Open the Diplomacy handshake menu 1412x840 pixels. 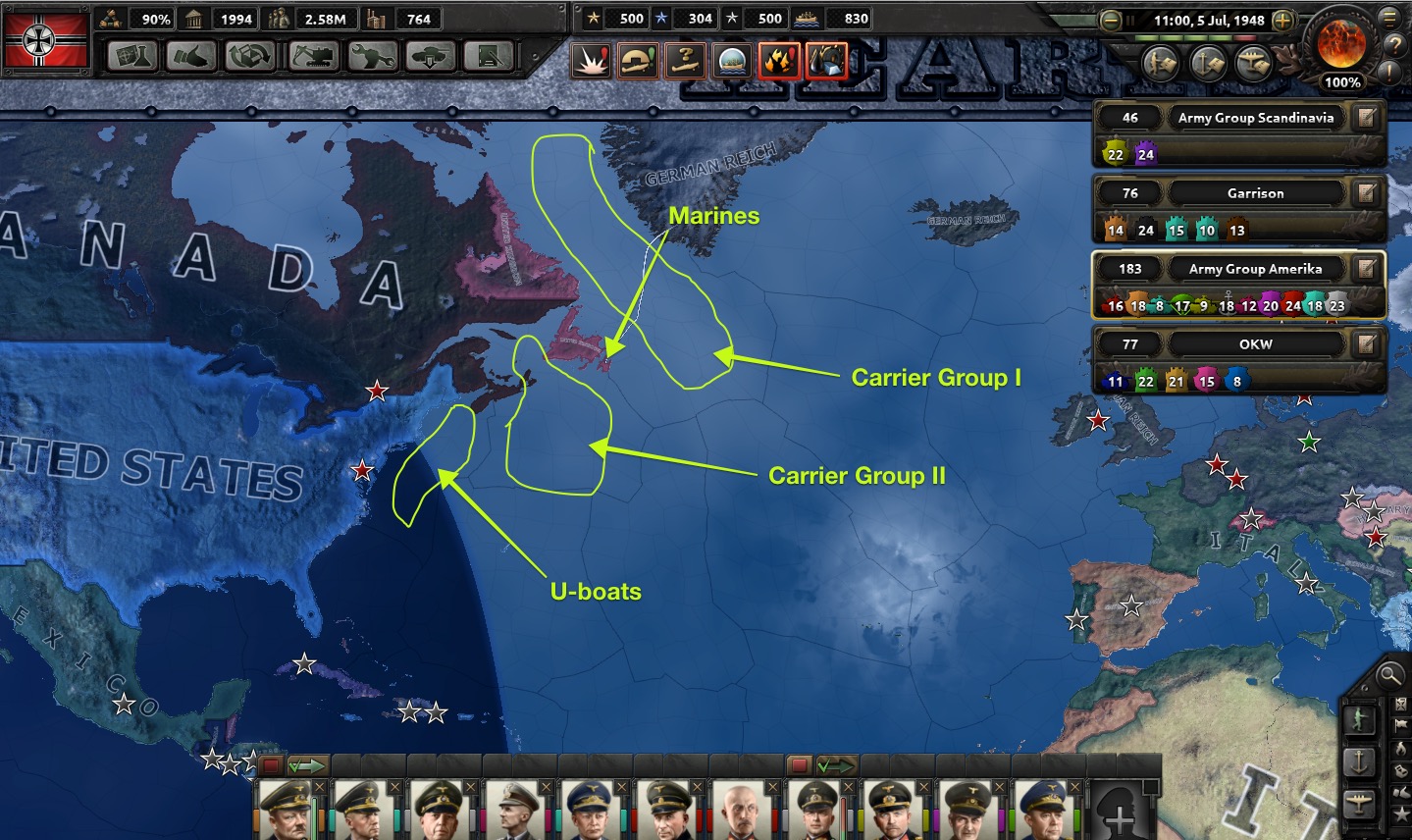coord(190,57)
